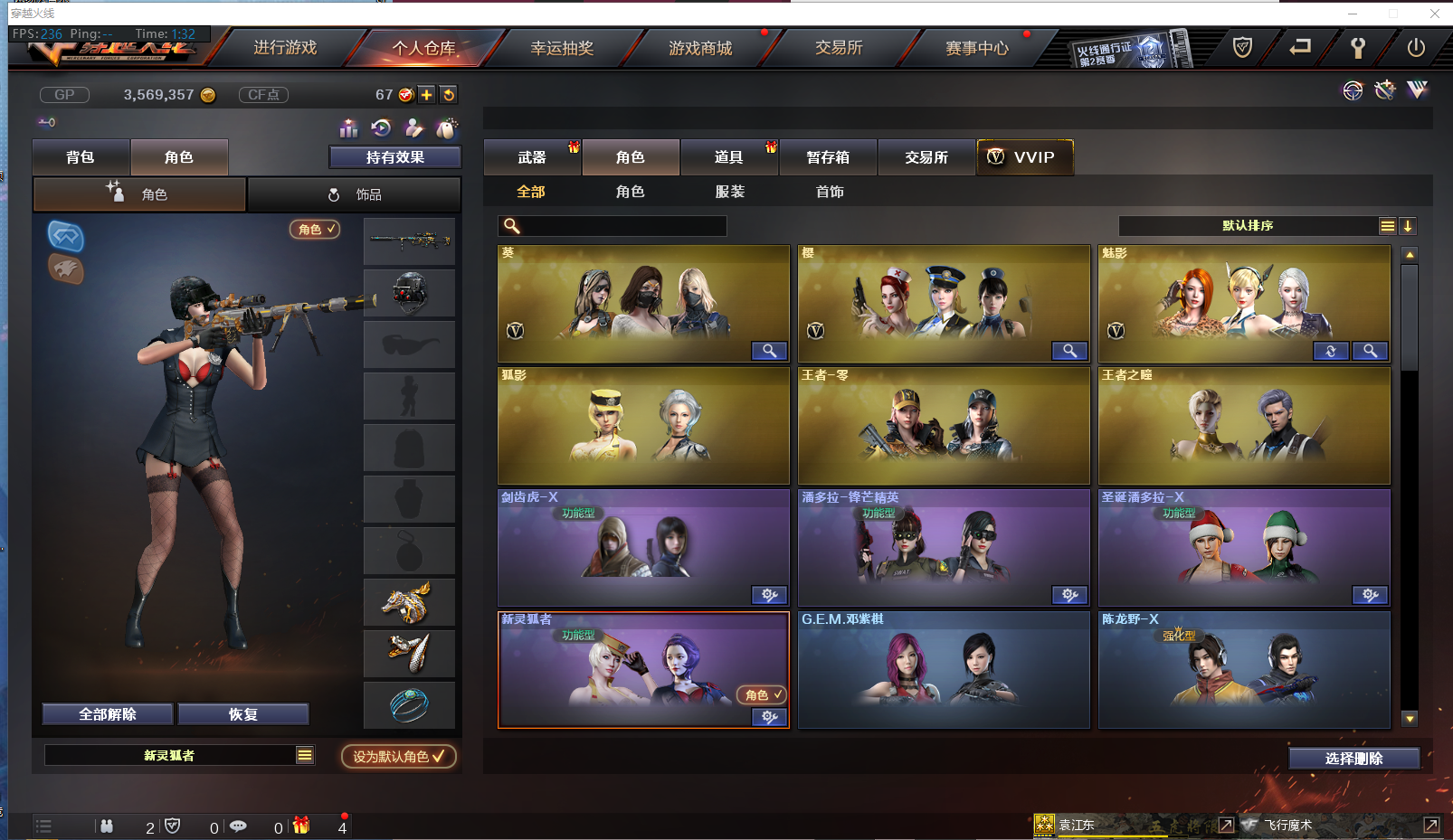Toggle the 持有效果 option
This screenshot has width=1453, height=840.
tap(394, 156)
